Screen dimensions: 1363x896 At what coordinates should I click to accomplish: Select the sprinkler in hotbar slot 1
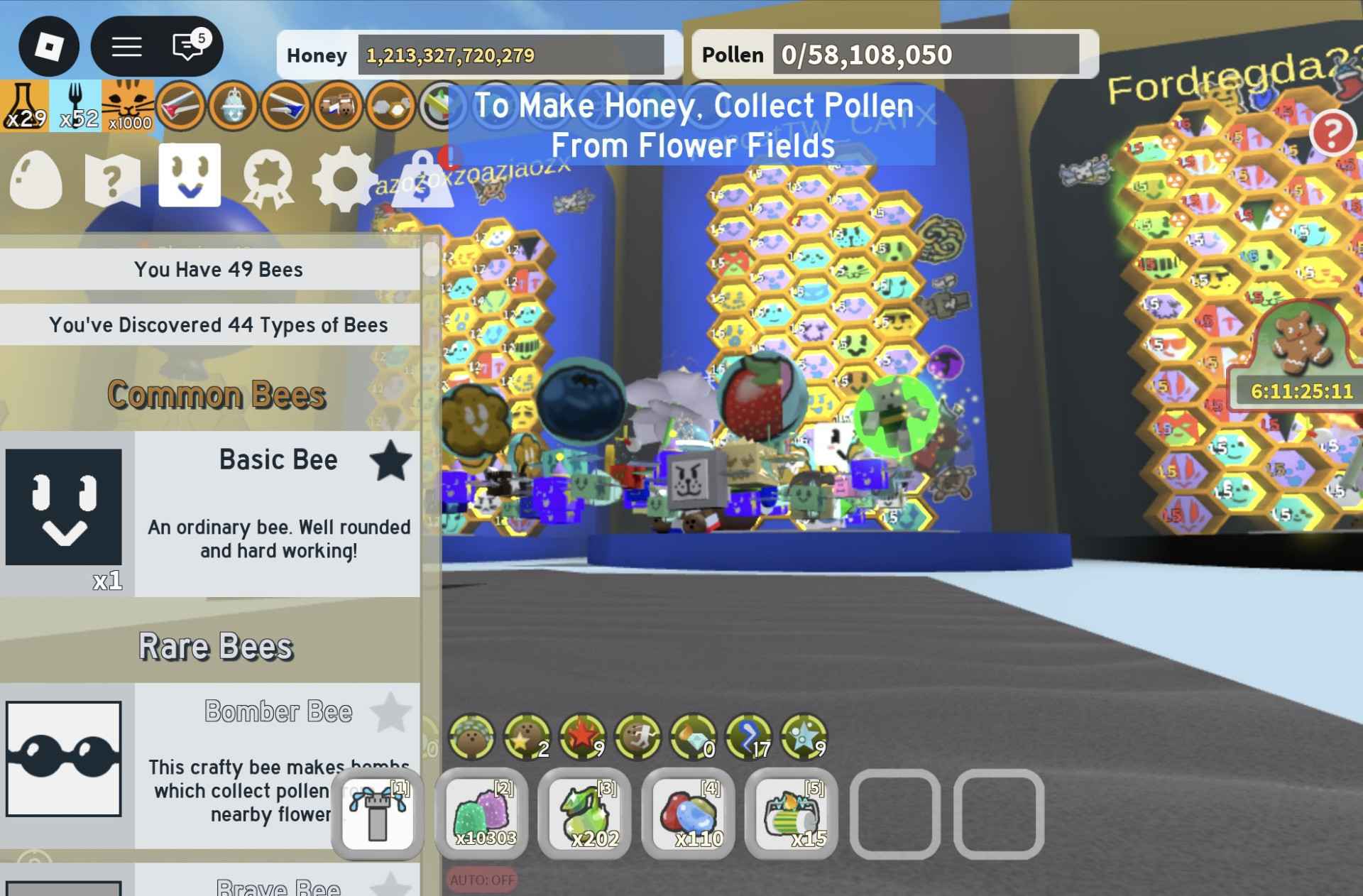[377, 815]
